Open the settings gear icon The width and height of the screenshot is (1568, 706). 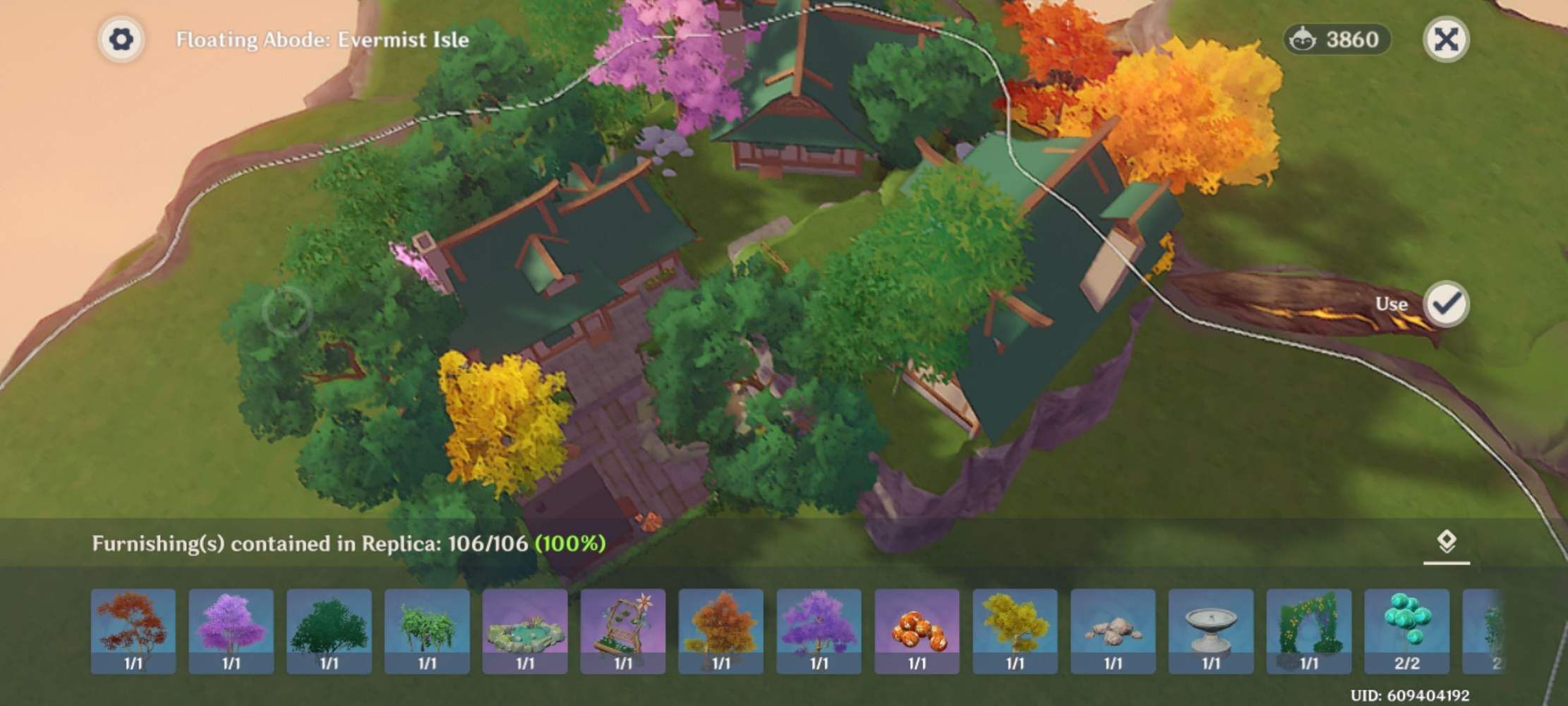[123, 39]
